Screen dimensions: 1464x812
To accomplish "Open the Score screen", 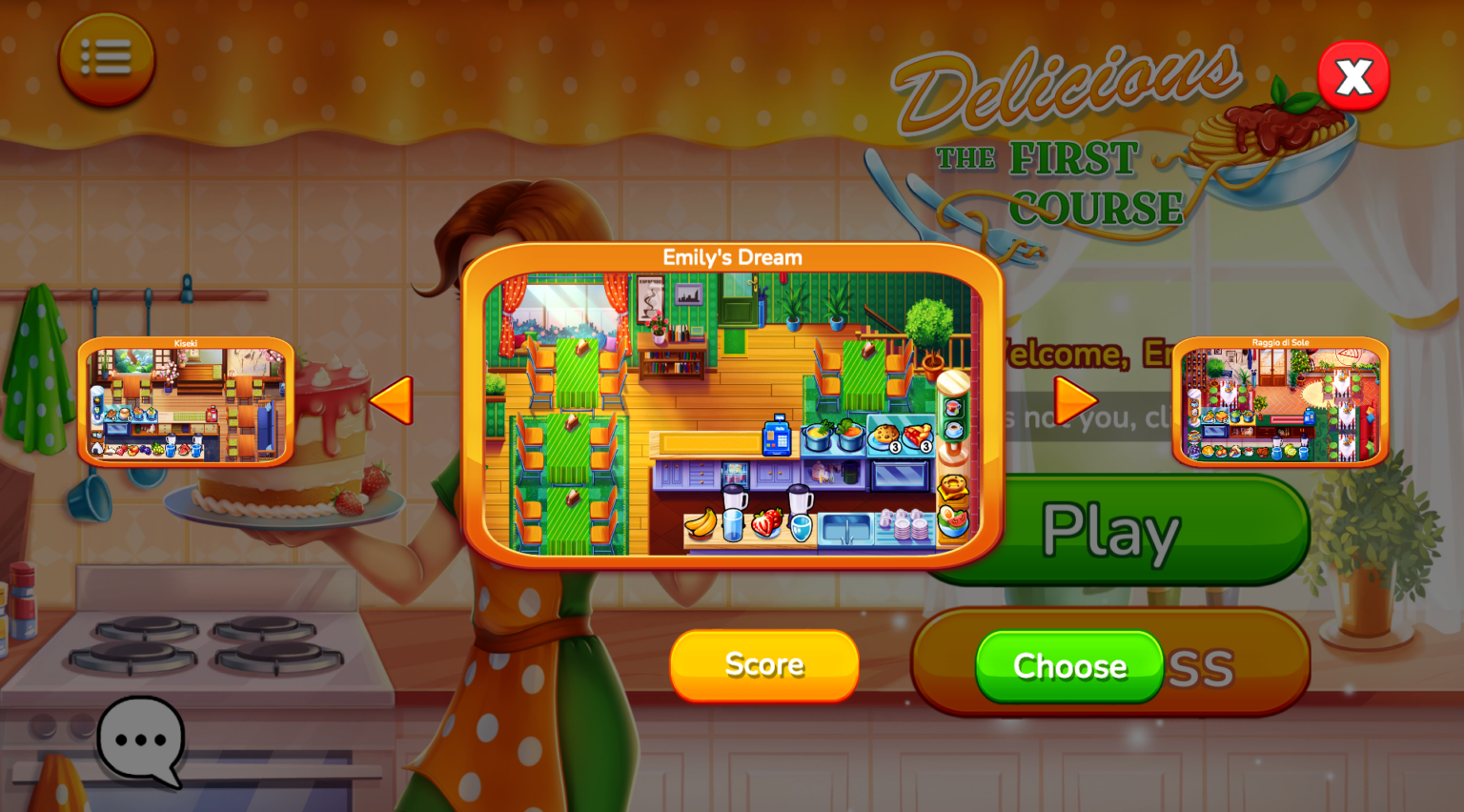I will coord(763,665).
